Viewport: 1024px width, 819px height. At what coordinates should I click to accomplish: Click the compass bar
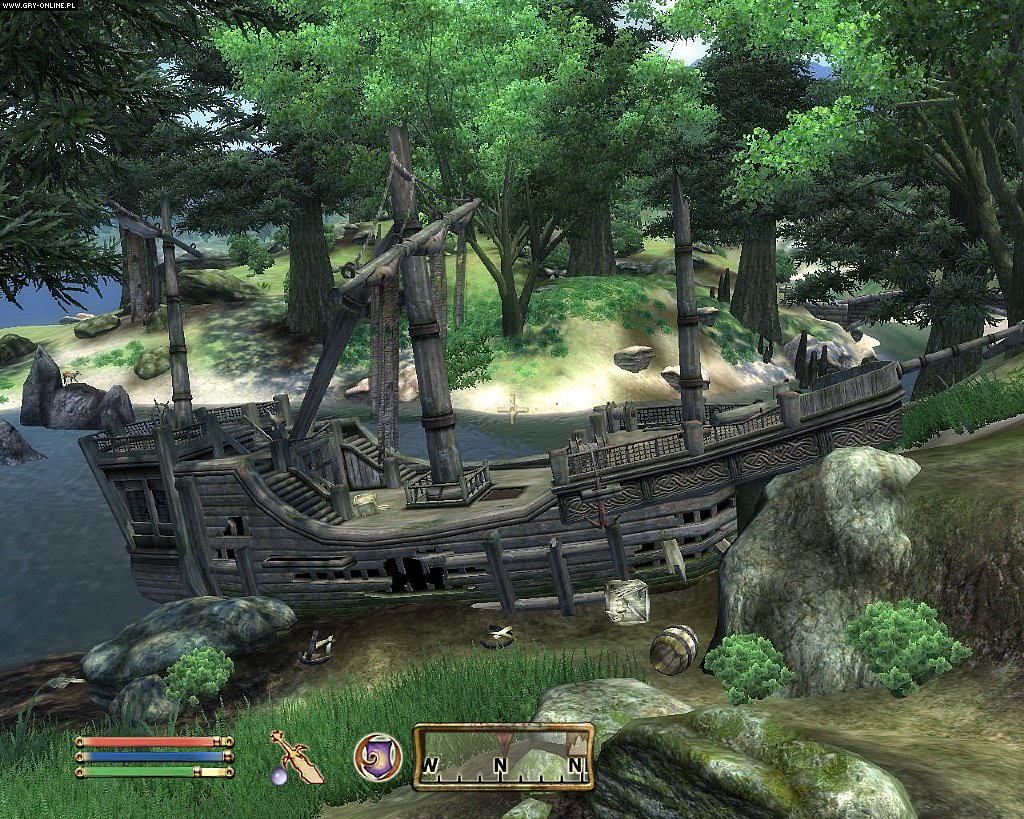503,757
